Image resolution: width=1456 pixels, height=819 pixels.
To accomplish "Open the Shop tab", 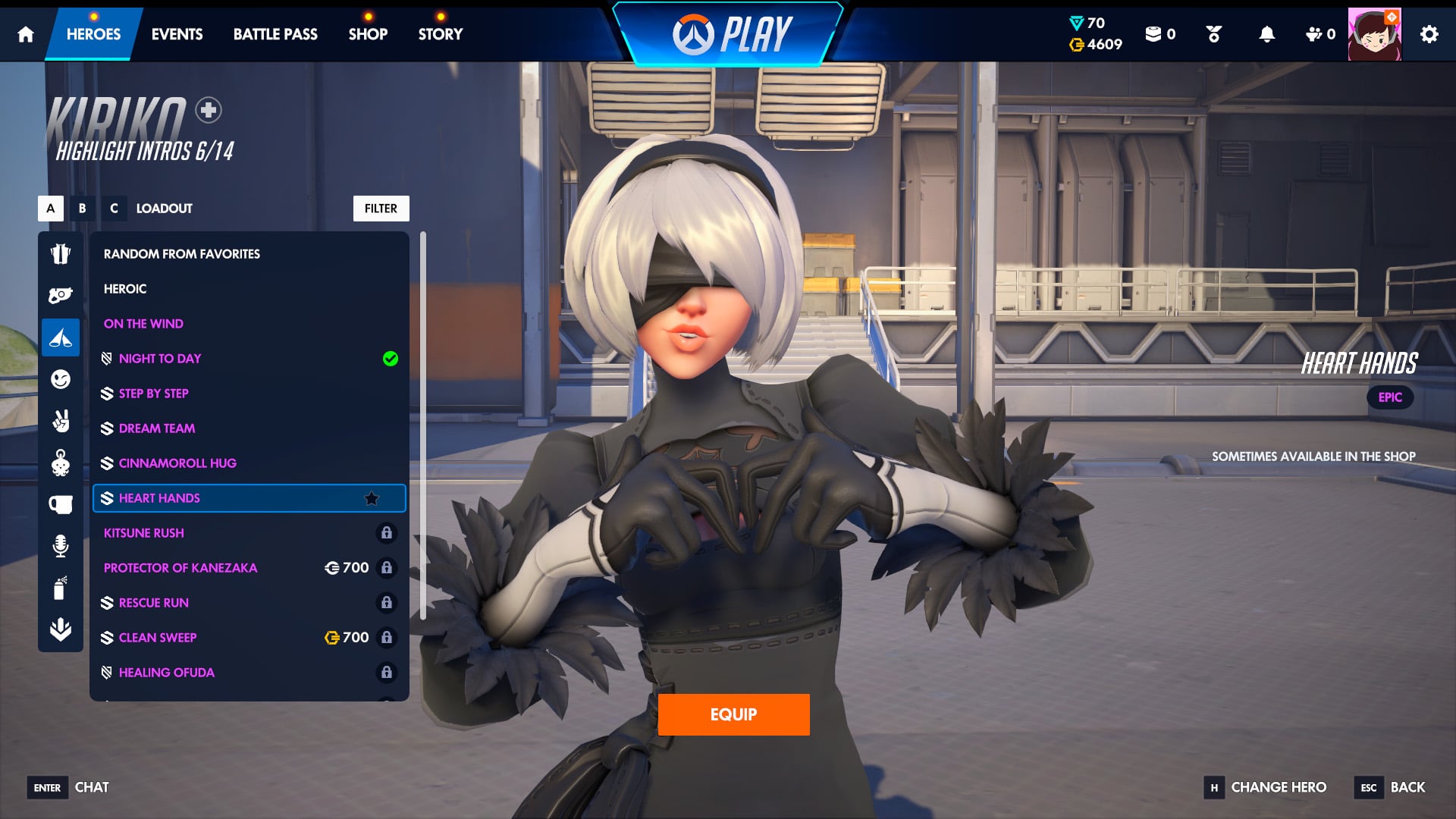I will point(368,34).
